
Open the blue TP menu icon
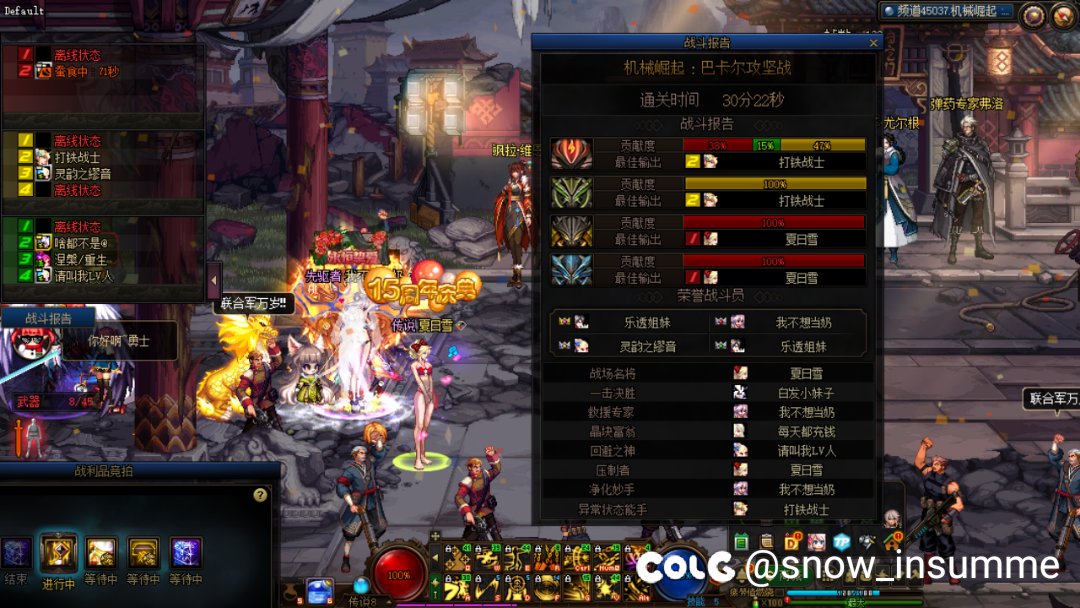click(x=841, y=542)
